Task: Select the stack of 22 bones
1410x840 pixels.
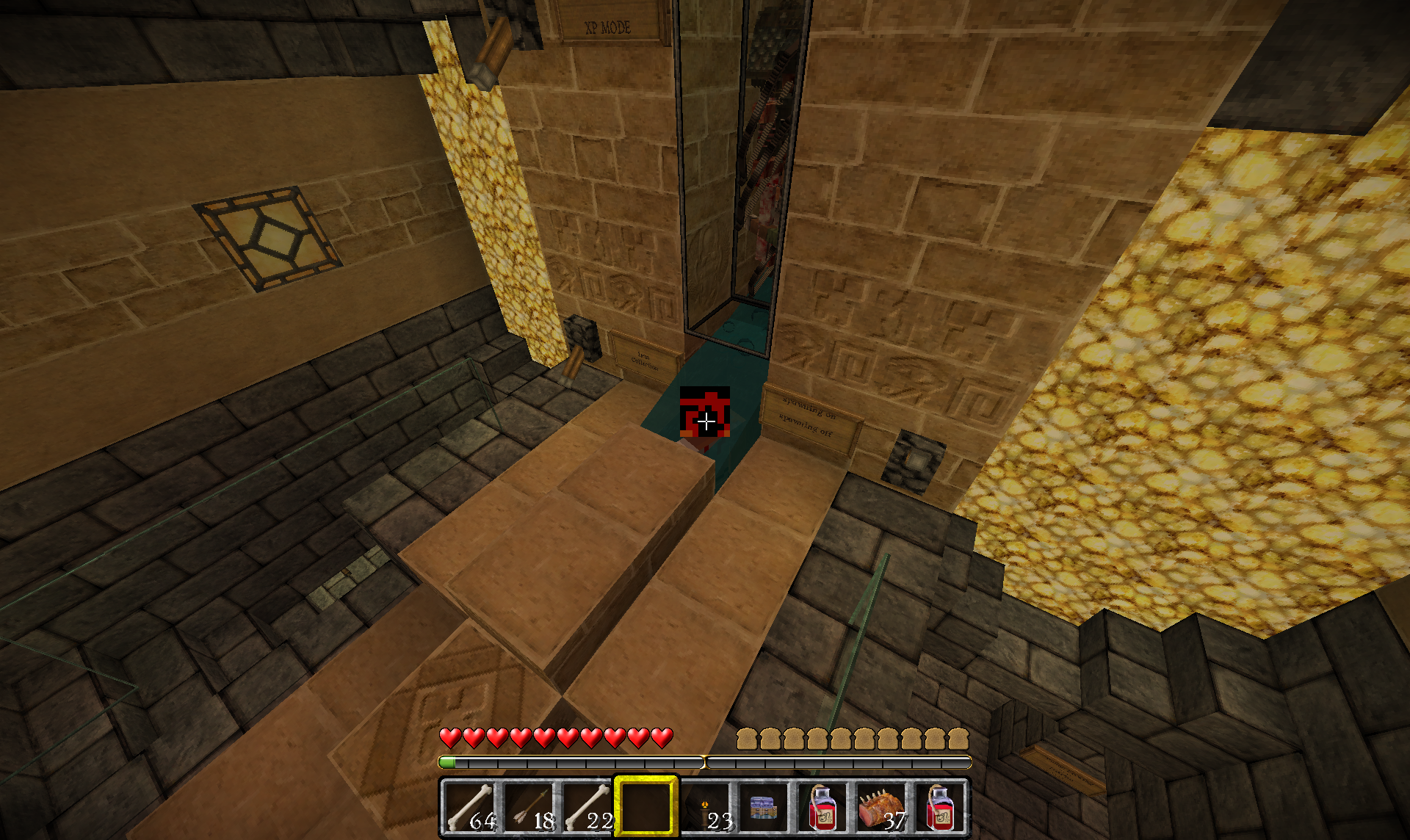Action: point(587,807)
